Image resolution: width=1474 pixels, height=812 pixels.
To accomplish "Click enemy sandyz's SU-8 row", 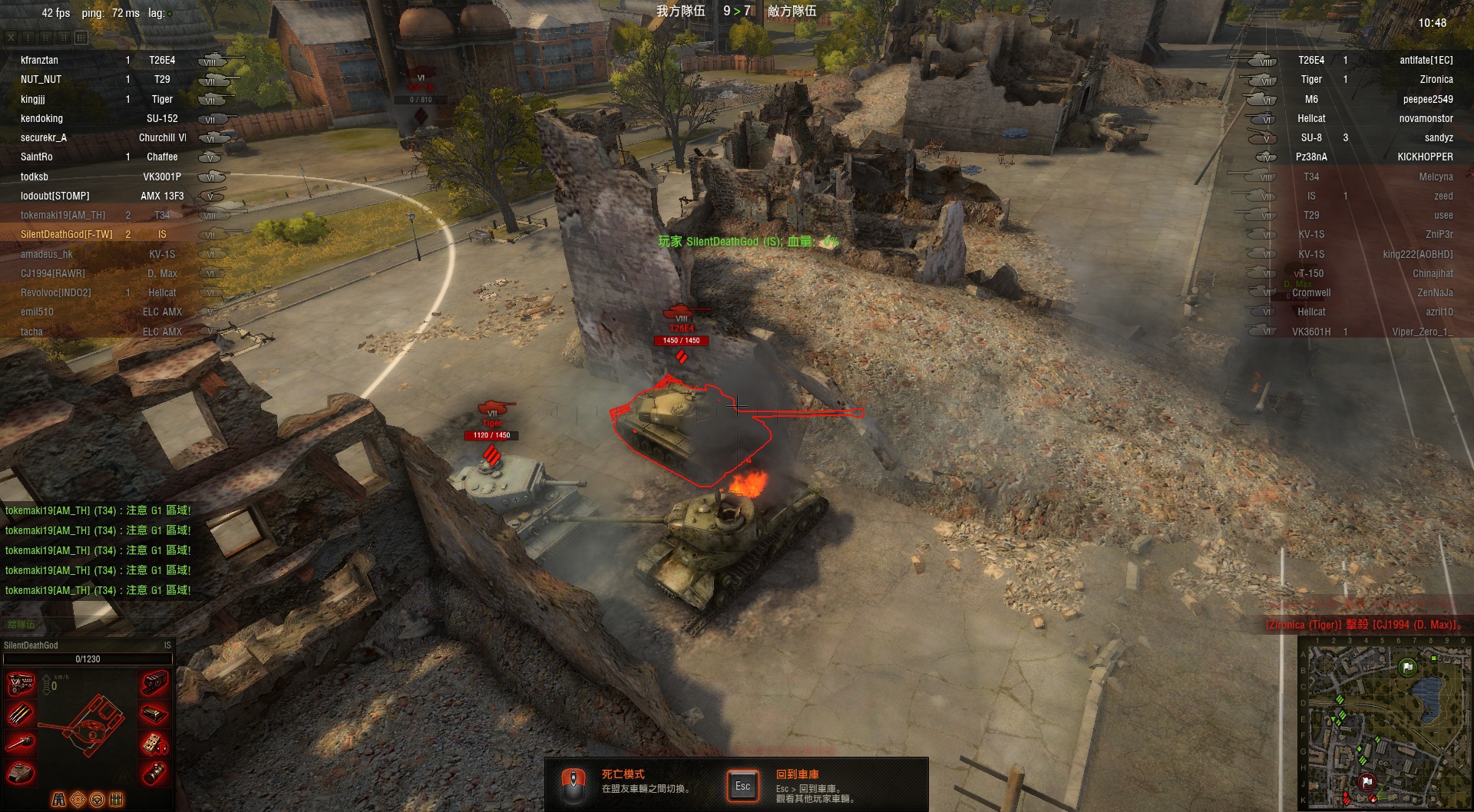I will 1367,138.
